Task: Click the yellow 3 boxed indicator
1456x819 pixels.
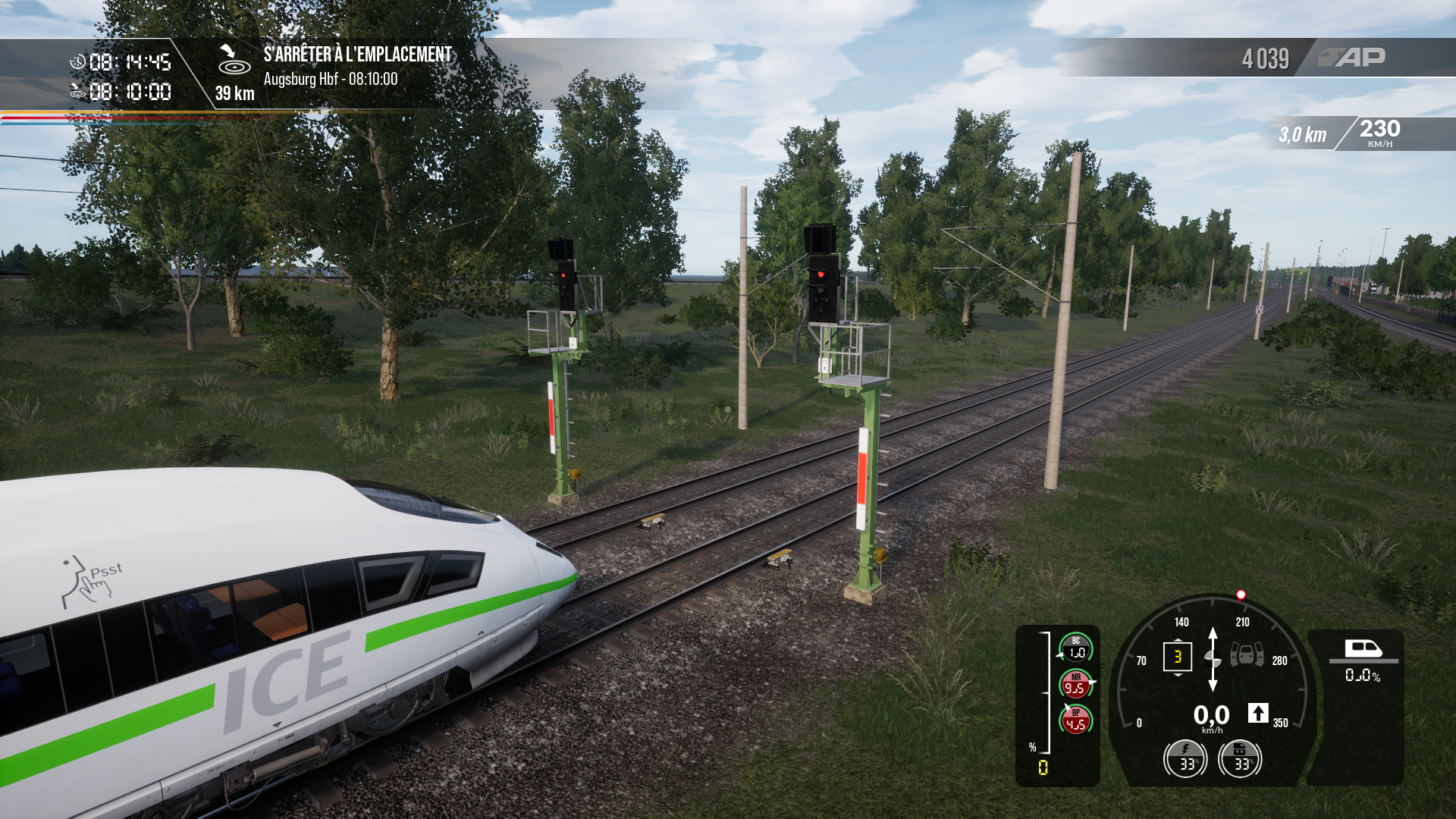Action: pyautogui.click(x=1177, y=657)
